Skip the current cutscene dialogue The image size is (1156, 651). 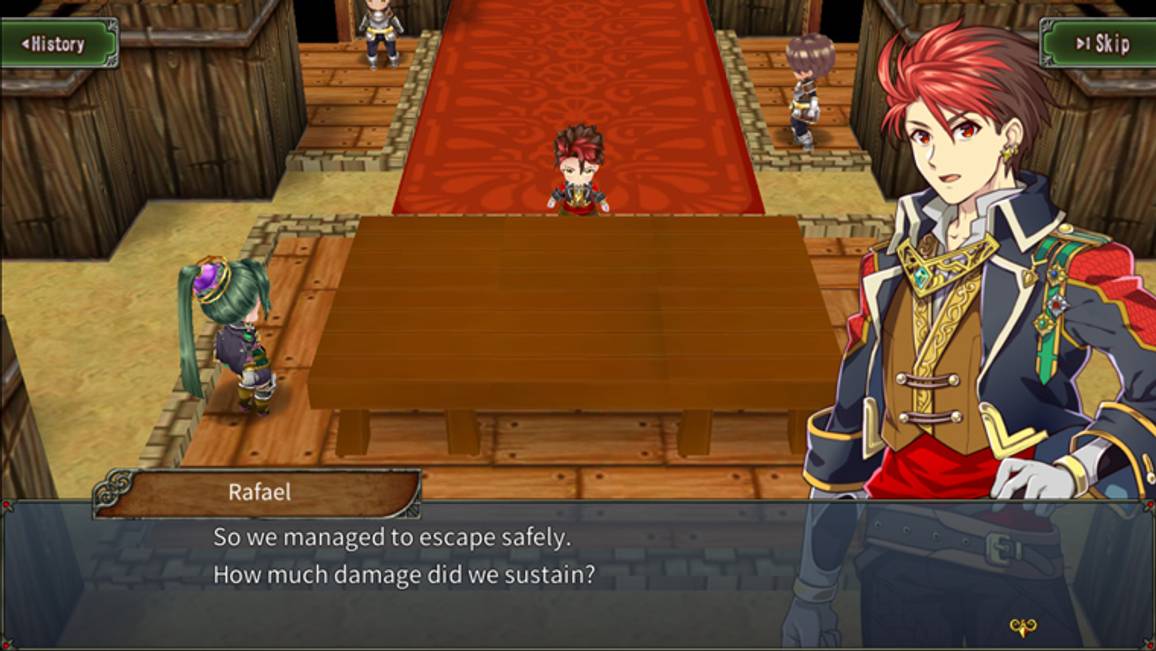1100,43
